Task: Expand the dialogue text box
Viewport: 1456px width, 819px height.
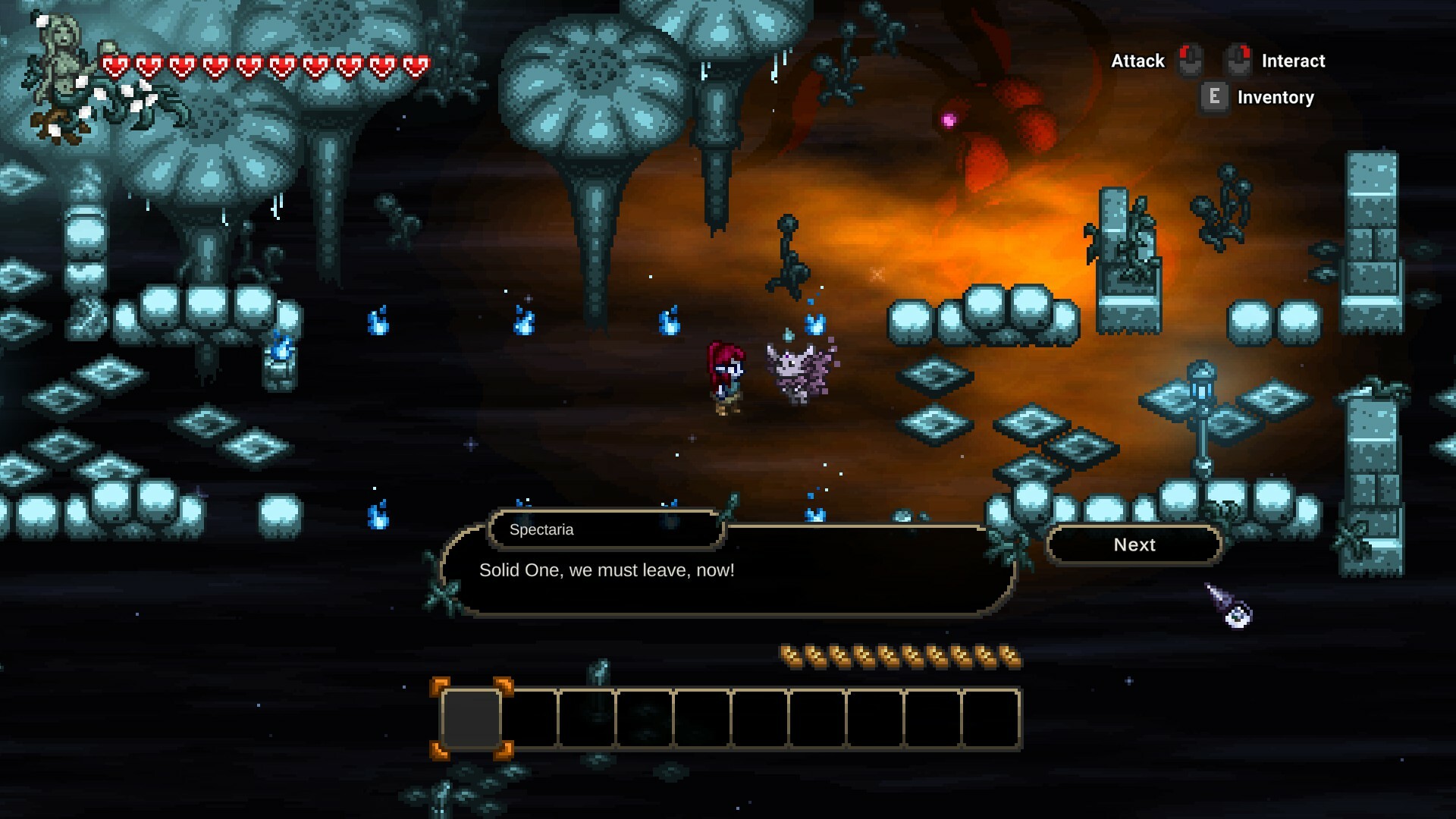Action: click(728, 576)
